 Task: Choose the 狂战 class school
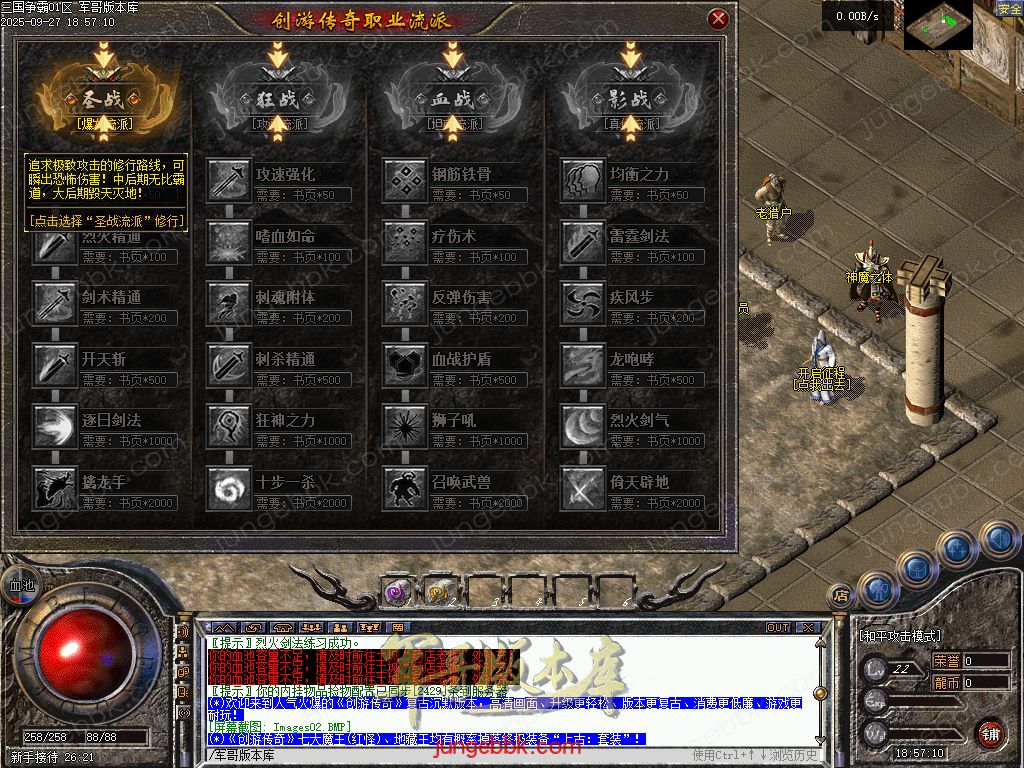coord(276,99)
